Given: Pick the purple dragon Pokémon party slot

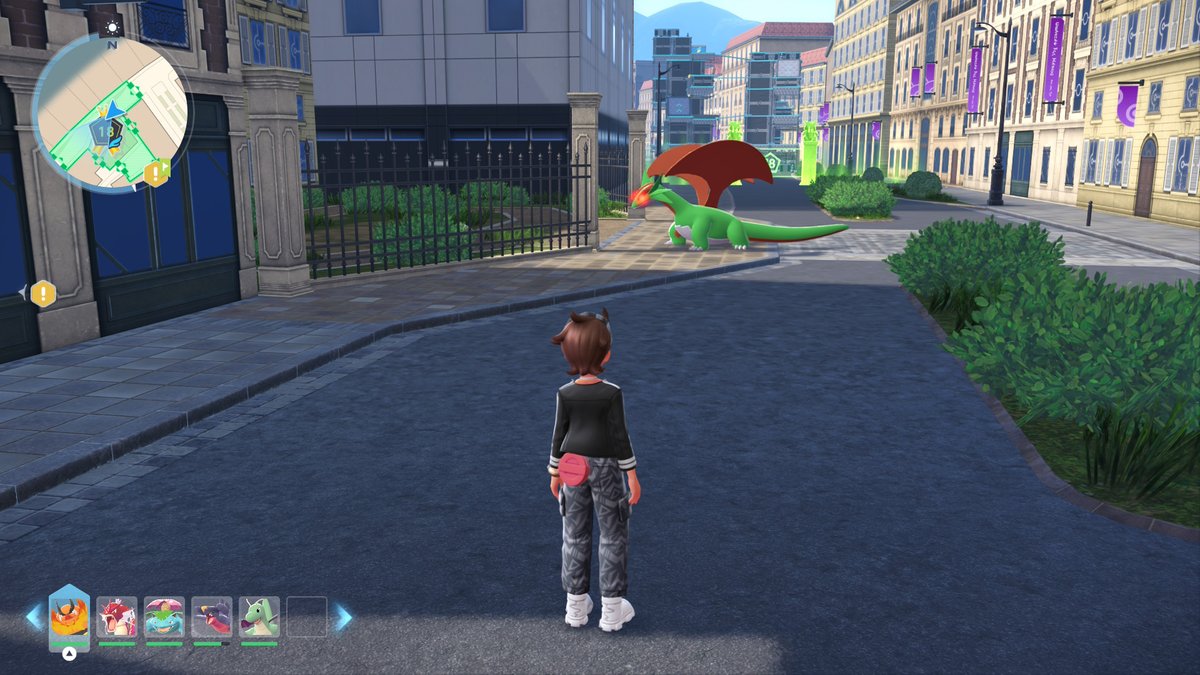Looking at the screenshot, I should tap(212, 616).
